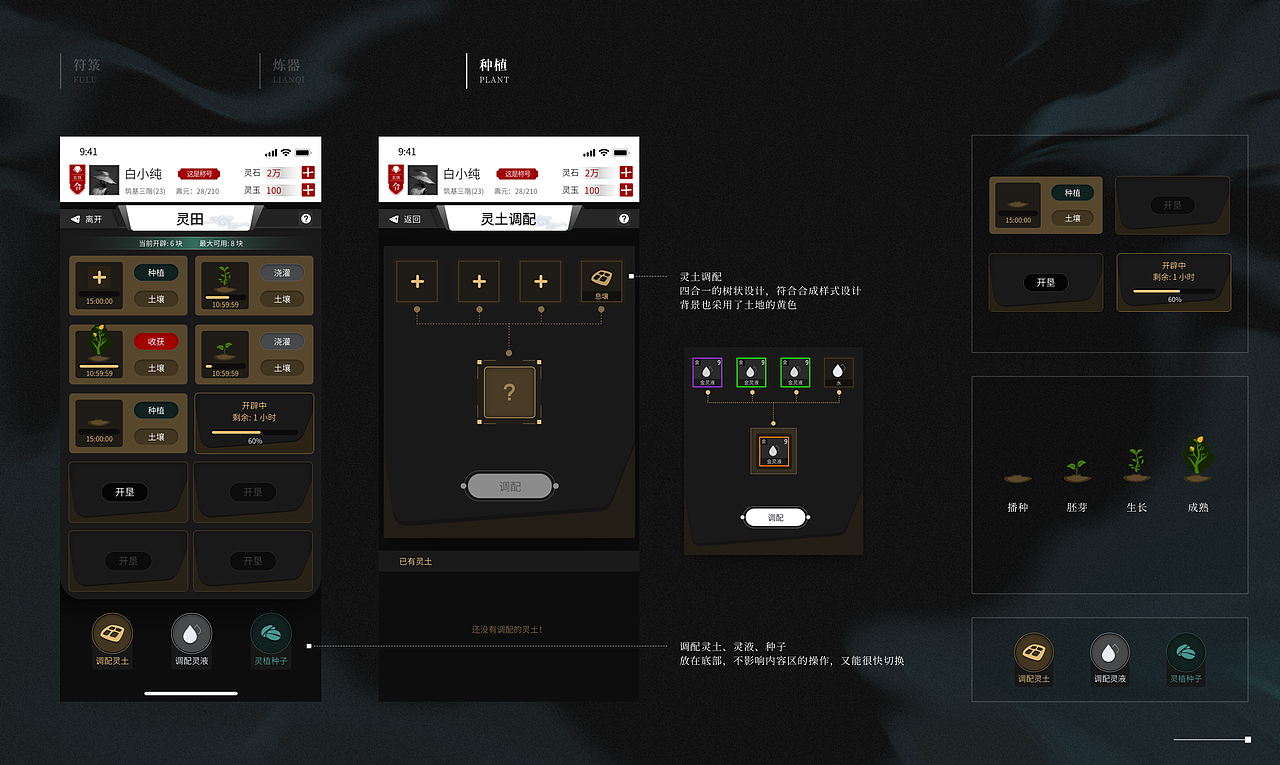Click the 离开 back arrow on 灵田 screen
Screen dimensions: 1280x765
(78, 218)
